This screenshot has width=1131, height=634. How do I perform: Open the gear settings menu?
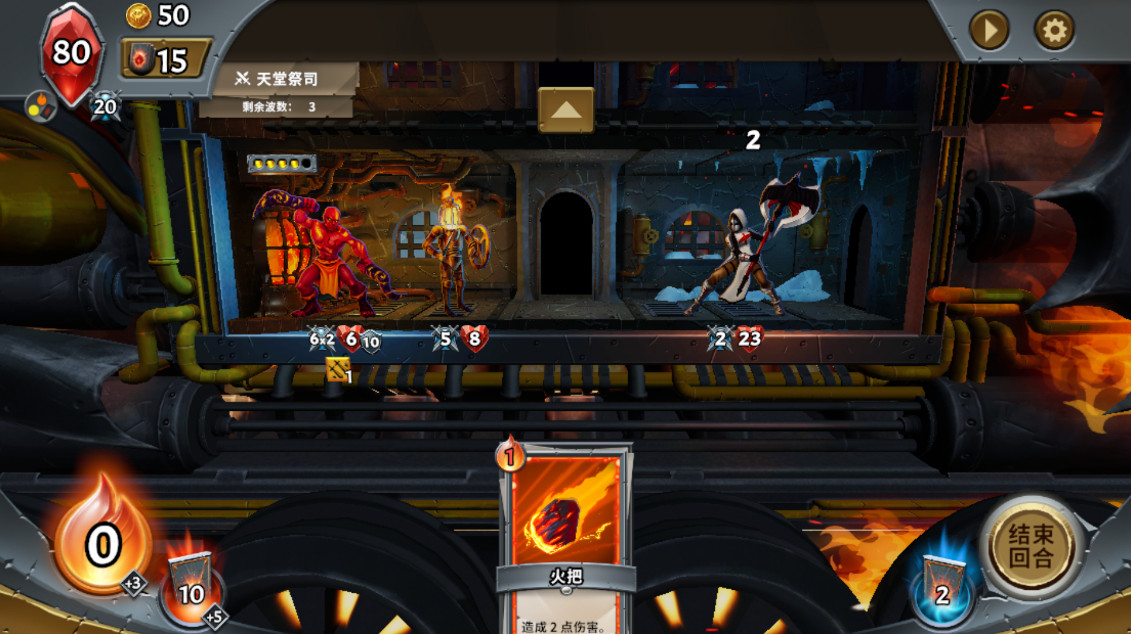click(1053, 31)
